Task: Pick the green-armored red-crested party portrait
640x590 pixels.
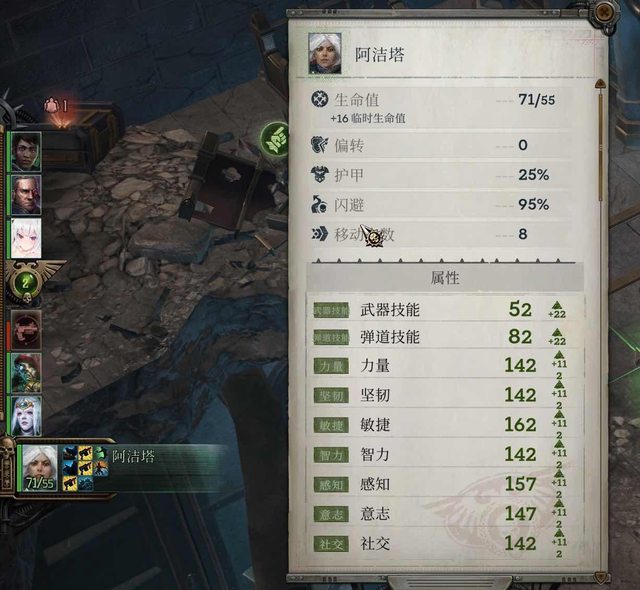Action: [25, 371]
